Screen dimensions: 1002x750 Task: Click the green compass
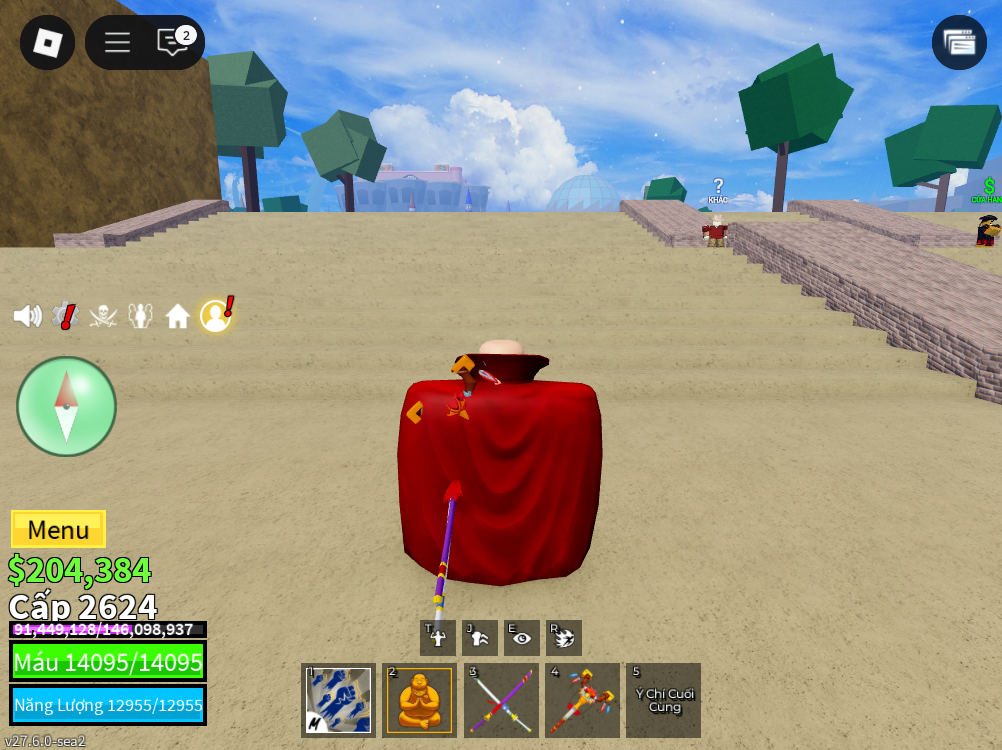[x=66, y=406]
